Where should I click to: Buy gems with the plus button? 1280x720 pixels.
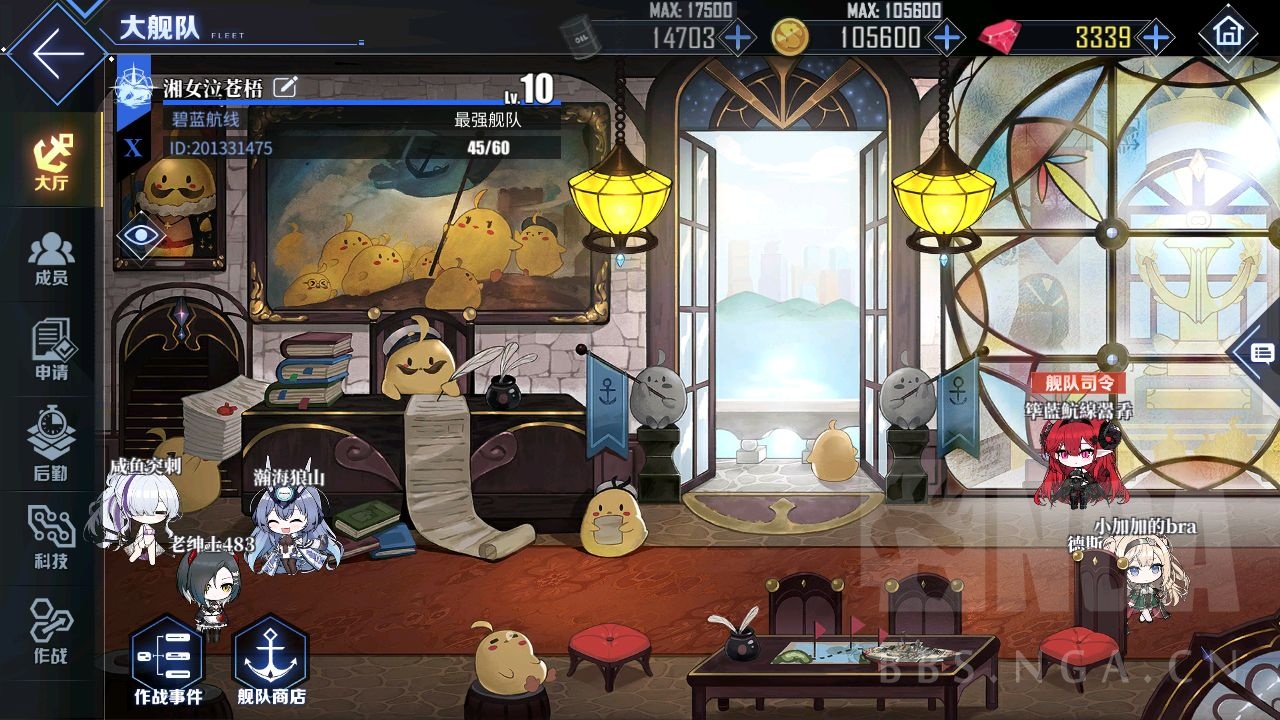[x=1156, y=39]
